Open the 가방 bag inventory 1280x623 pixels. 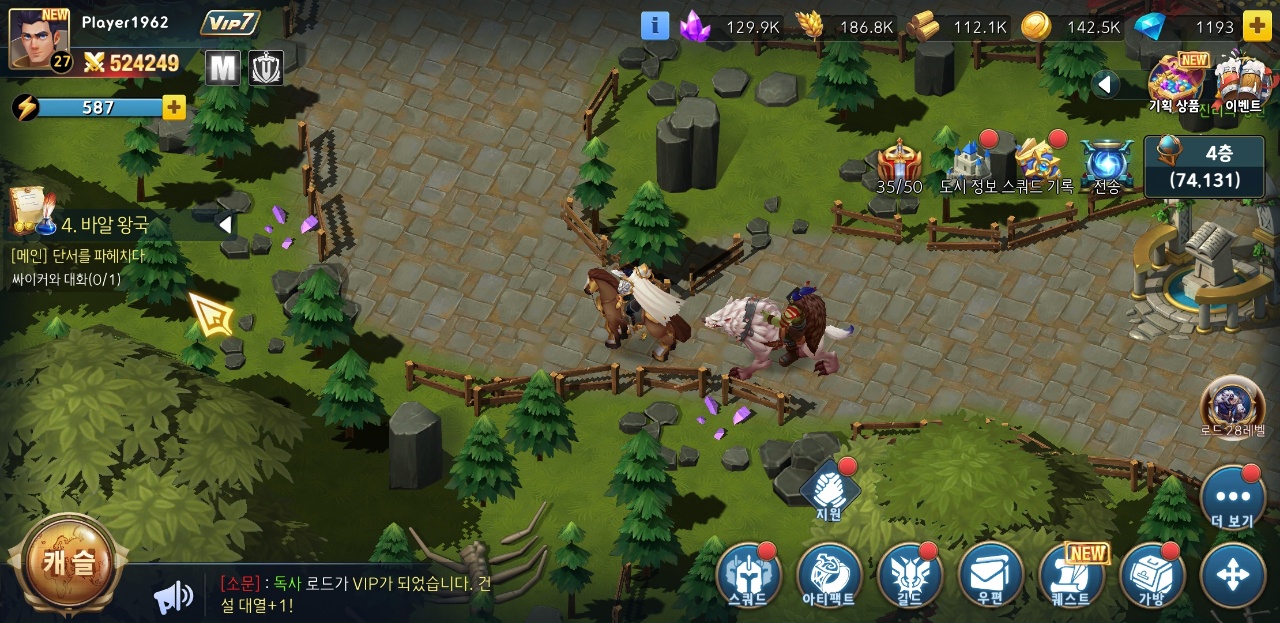point(1152,576)
